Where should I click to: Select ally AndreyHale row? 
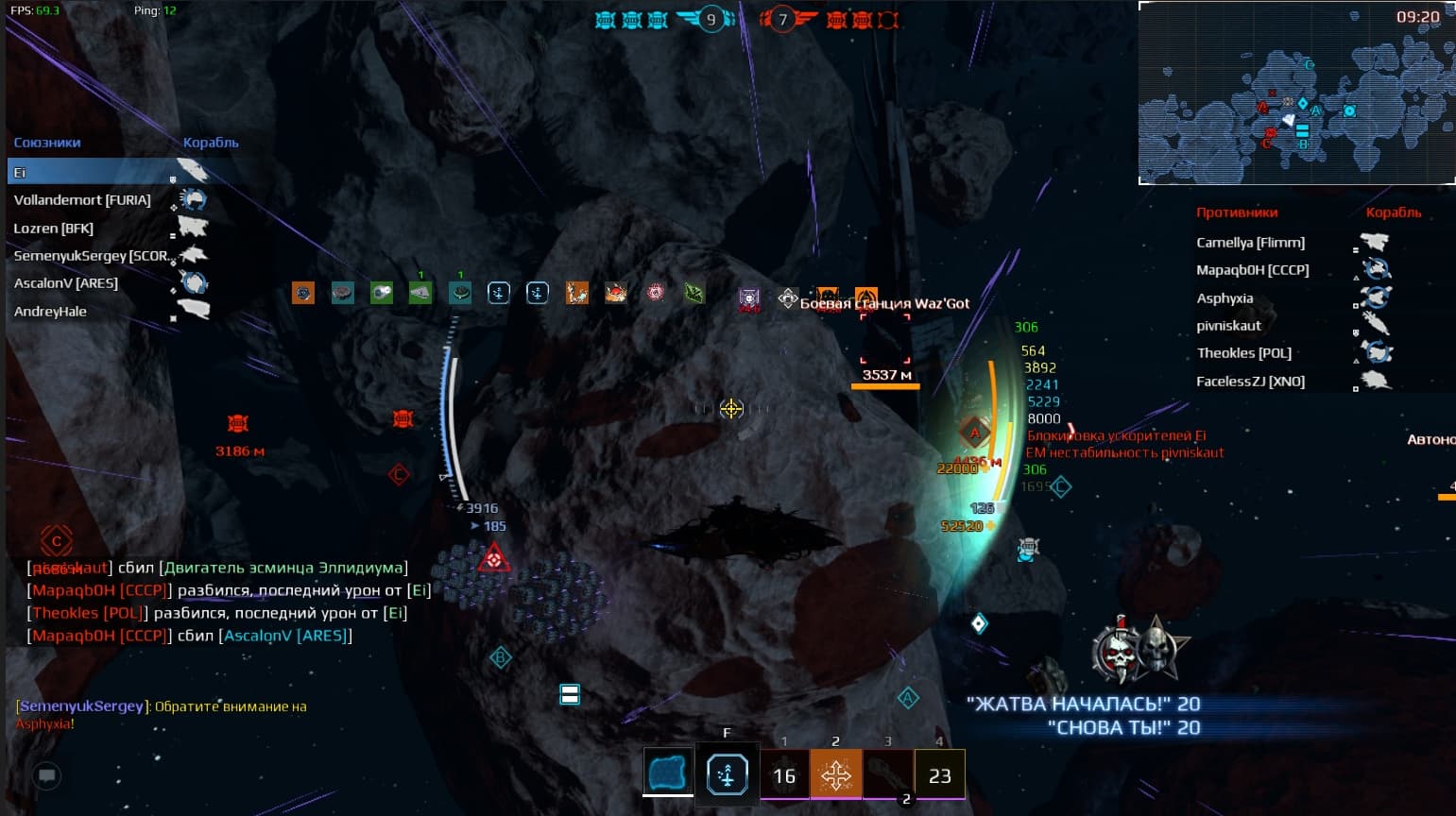[x=50, y=312]
